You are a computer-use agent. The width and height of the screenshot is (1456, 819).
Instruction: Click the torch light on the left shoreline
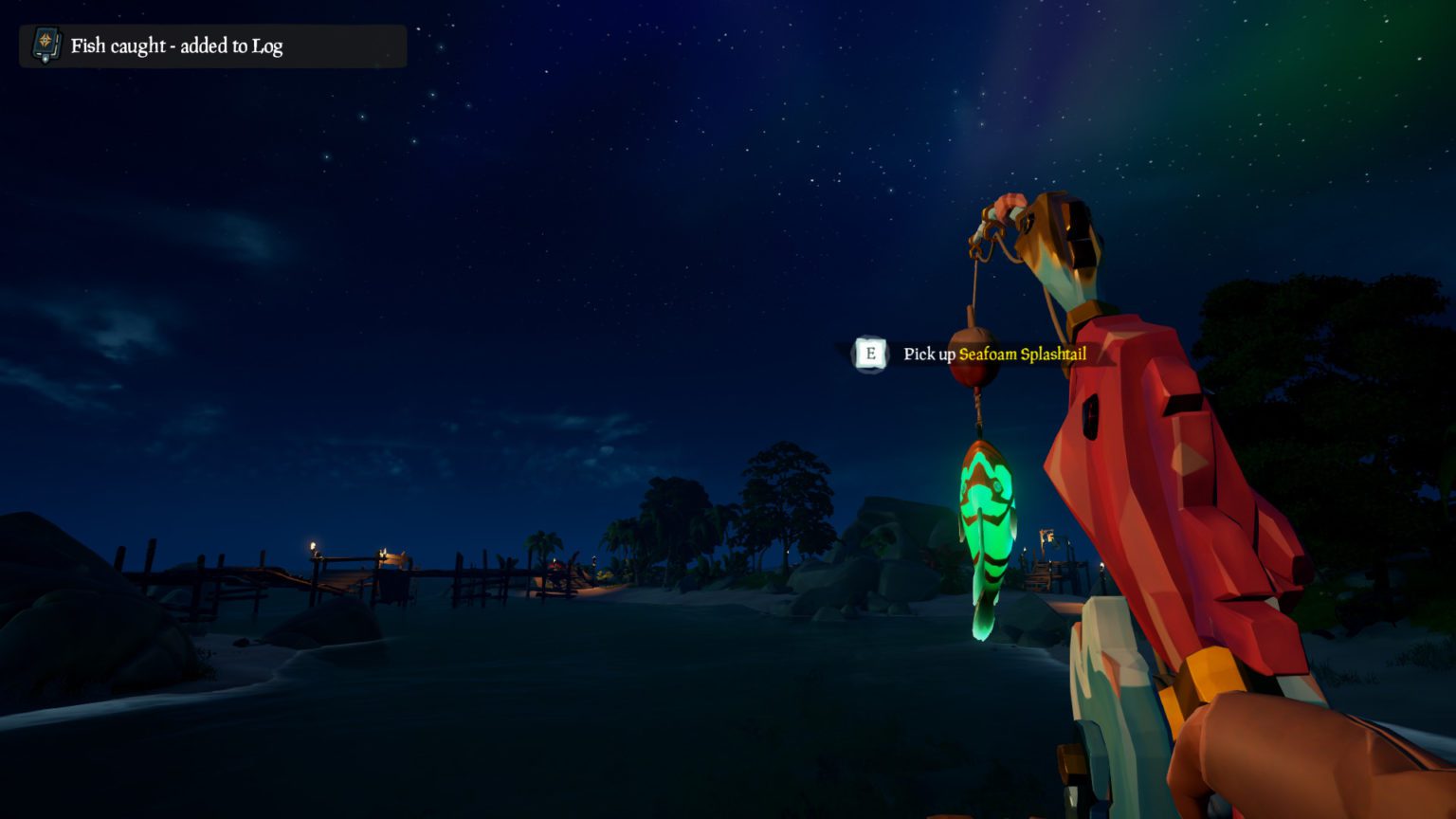[x=313, y=544]
